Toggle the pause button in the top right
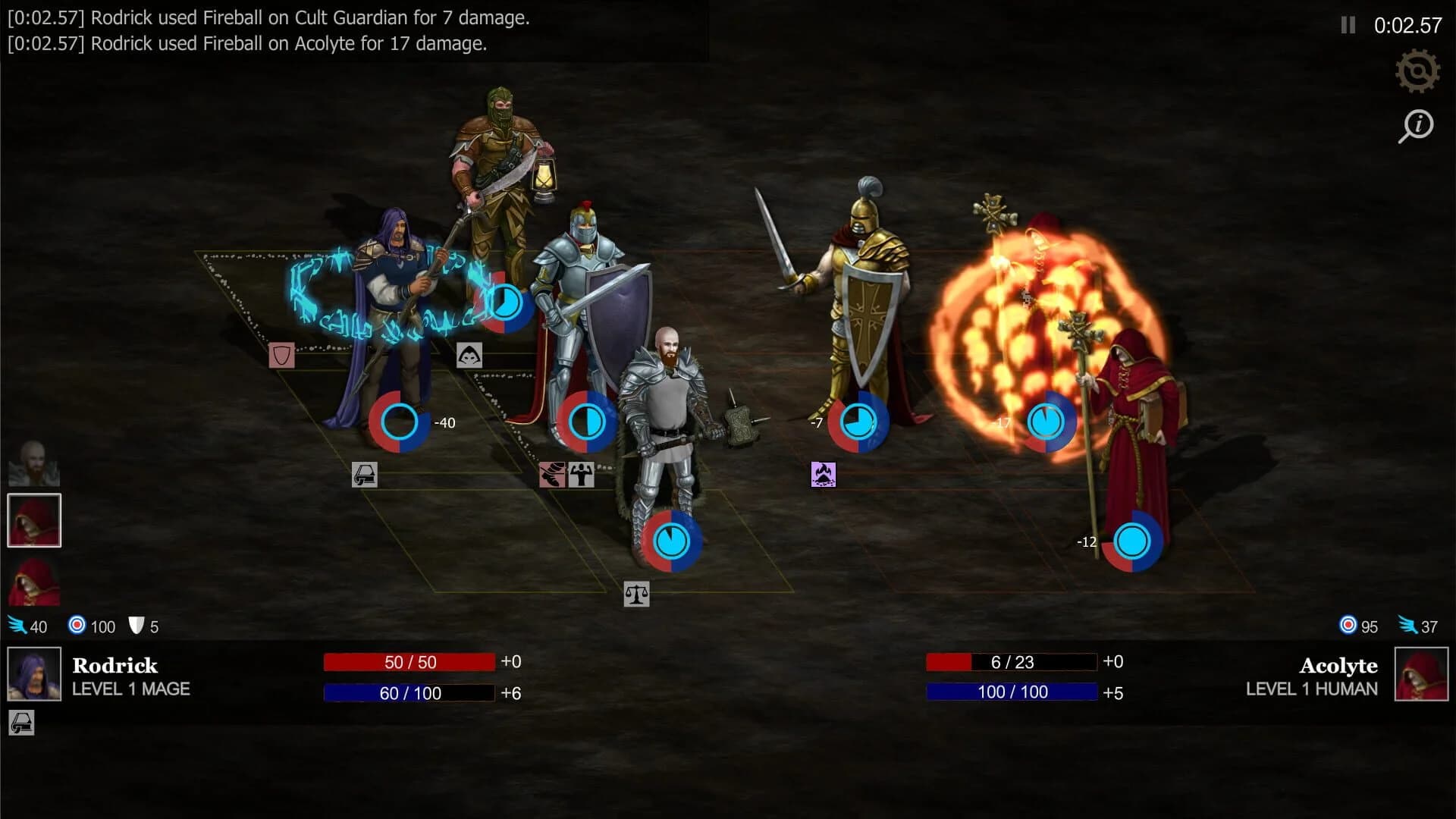 click(1347, 25)
